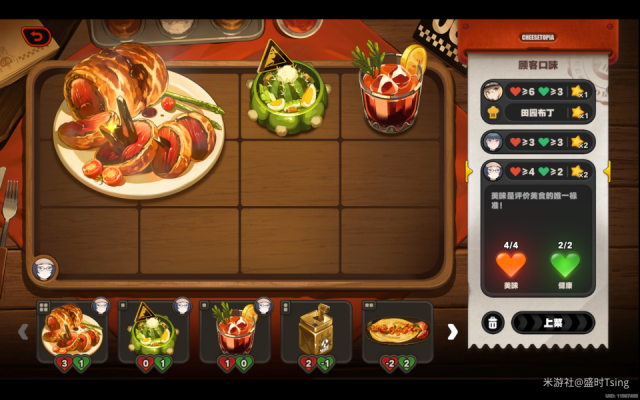Select the first customer's taste requirement row
This screenshot has height=400, width=640.
(537, 92)
